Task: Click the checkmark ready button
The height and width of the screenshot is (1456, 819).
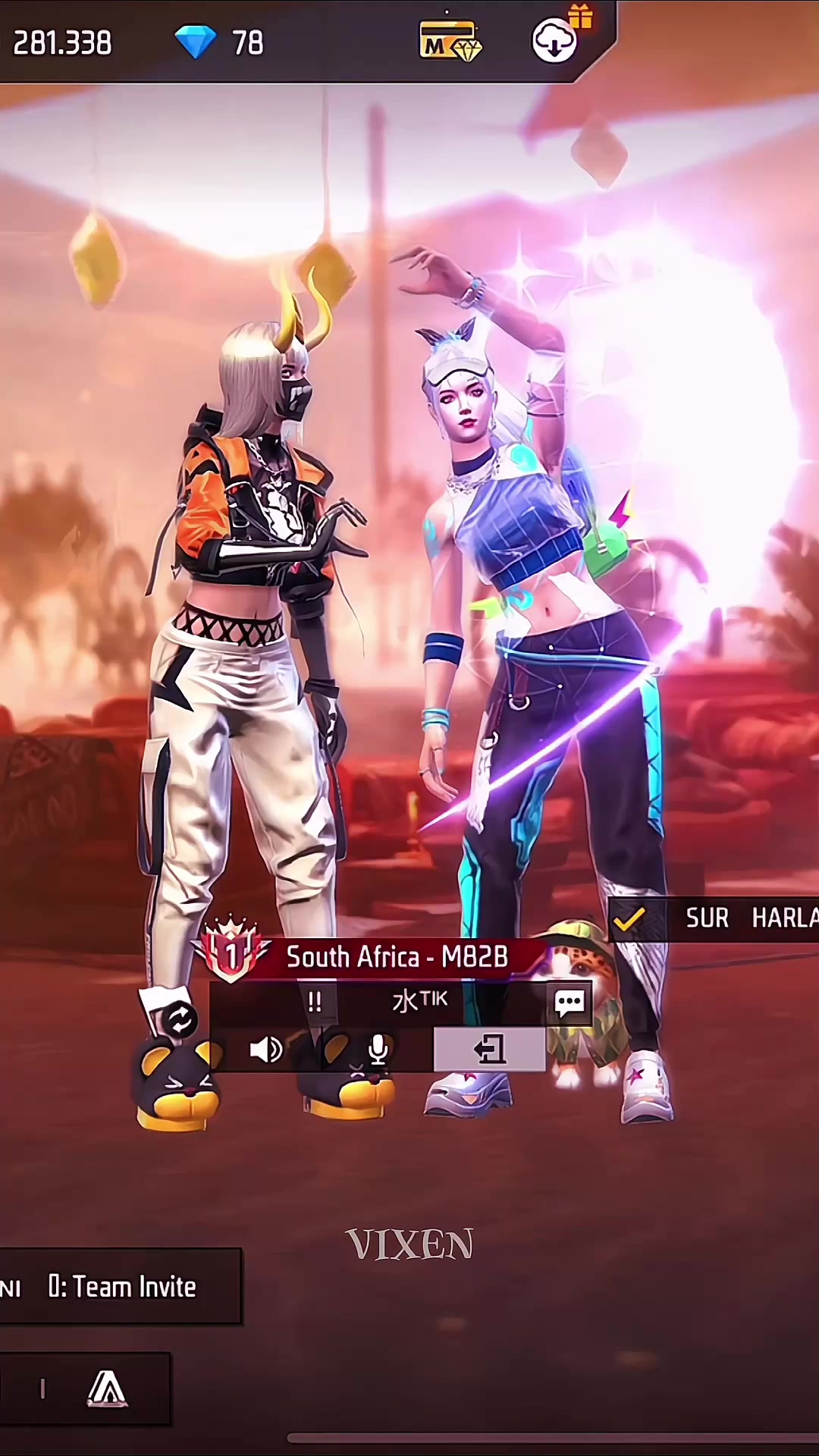Action: [x=629, y=919]
